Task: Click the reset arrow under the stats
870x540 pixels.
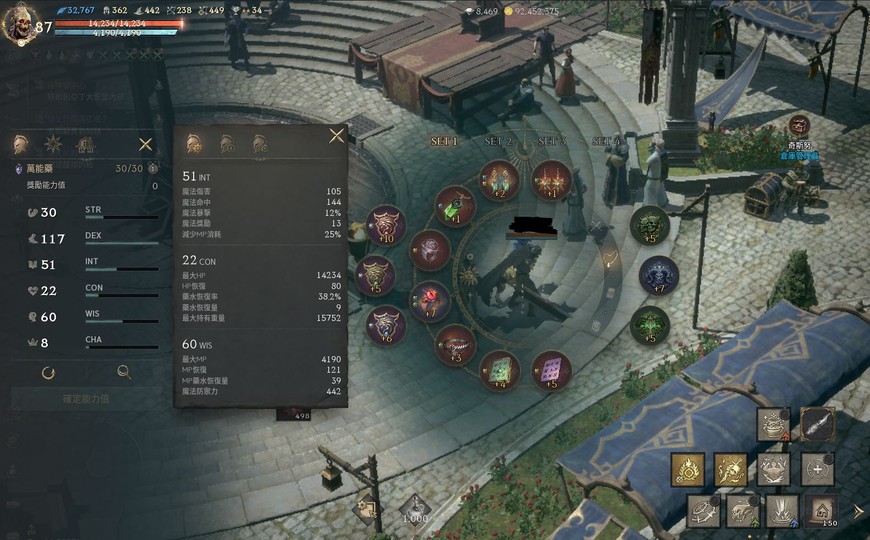Action: click(x=48, y=373)
